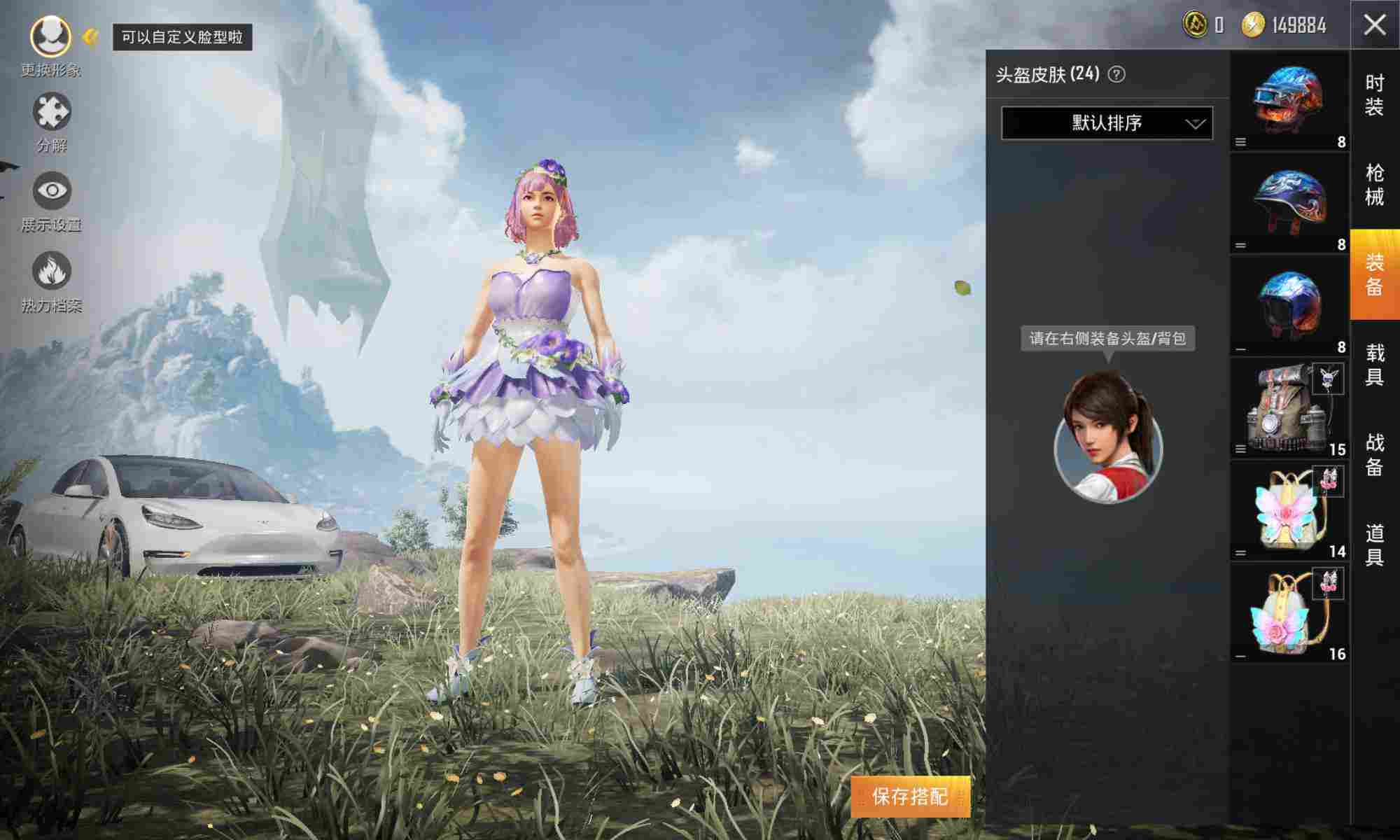Image resolution: width=1400 pixels, height=840 pixels.
Task: Open 展示设置 display settings
Action: [x=52, y=191]
